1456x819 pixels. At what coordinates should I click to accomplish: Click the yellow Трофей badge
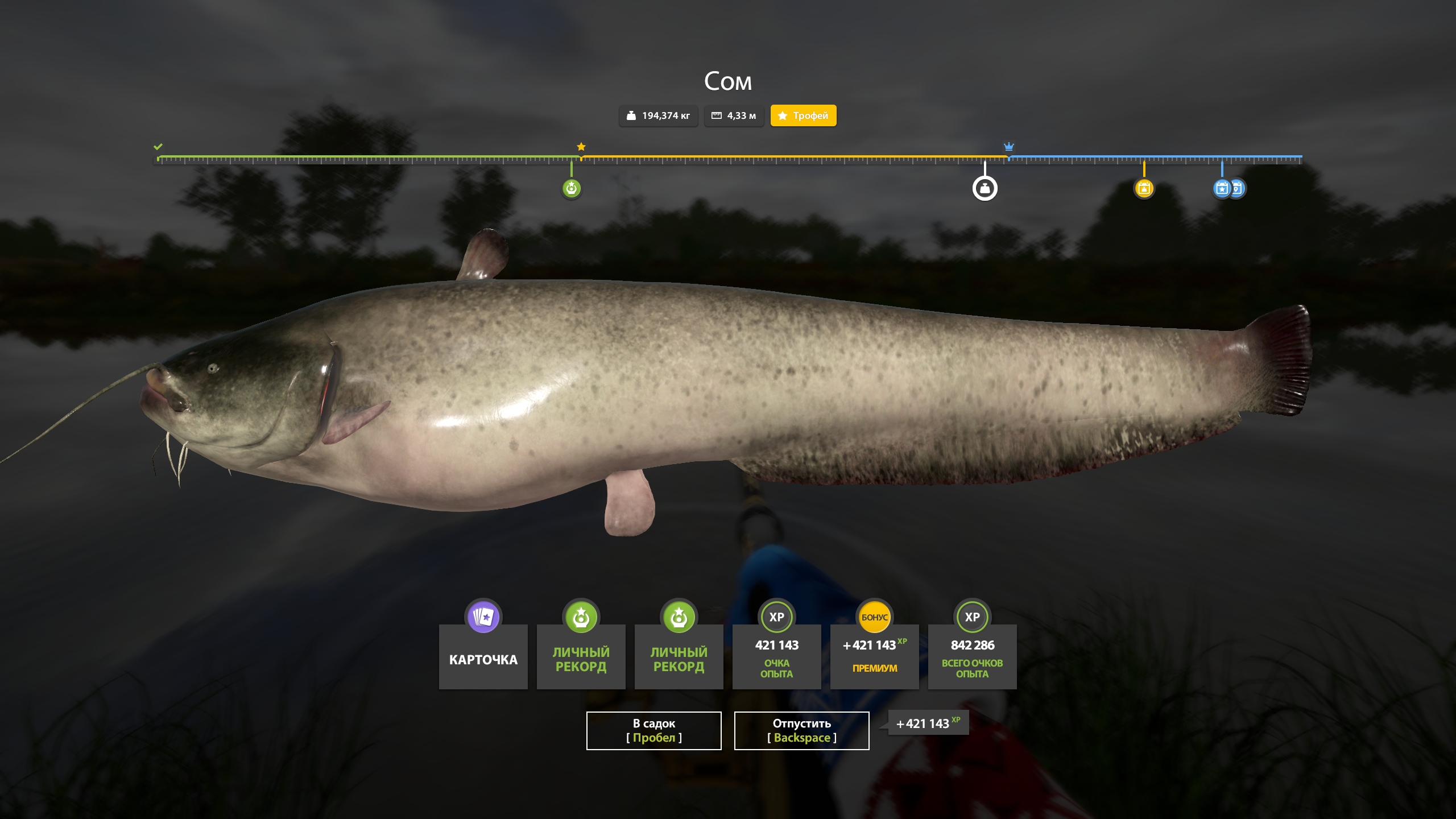803,115
